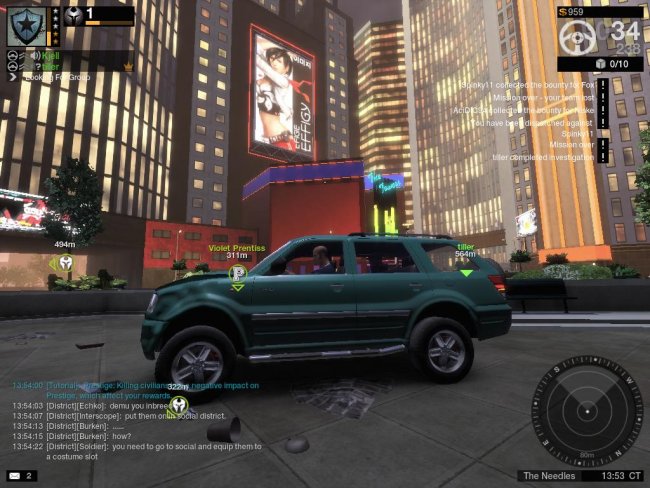Click the steering wheel vehicle icon
The height and width of the screenshot is (488, 650).
[578, 37]
